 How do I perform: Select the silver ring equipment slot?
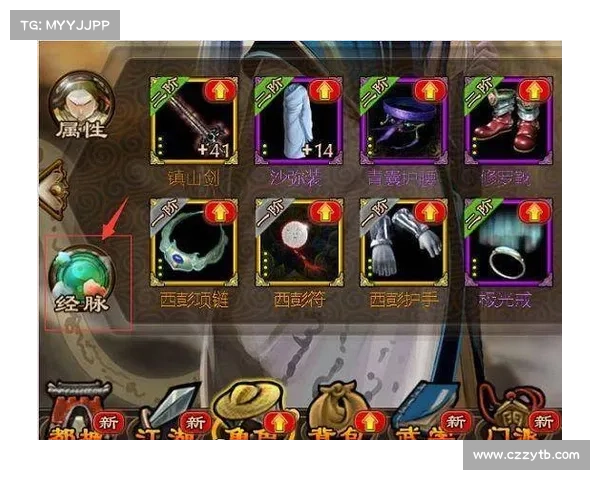507,242
